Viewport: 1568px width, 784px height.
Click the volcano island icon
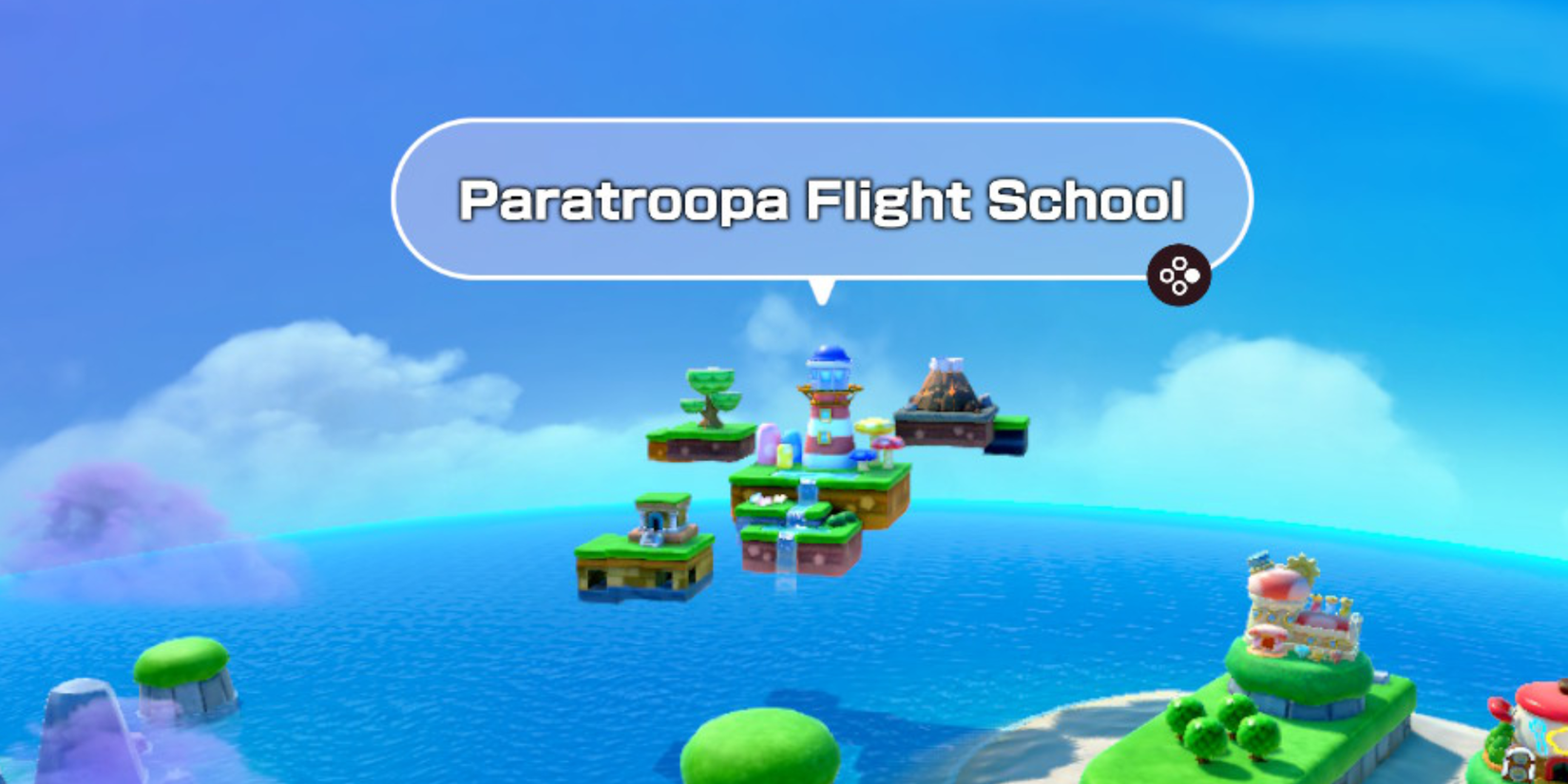pyautogui.click(x=944, y=390)
